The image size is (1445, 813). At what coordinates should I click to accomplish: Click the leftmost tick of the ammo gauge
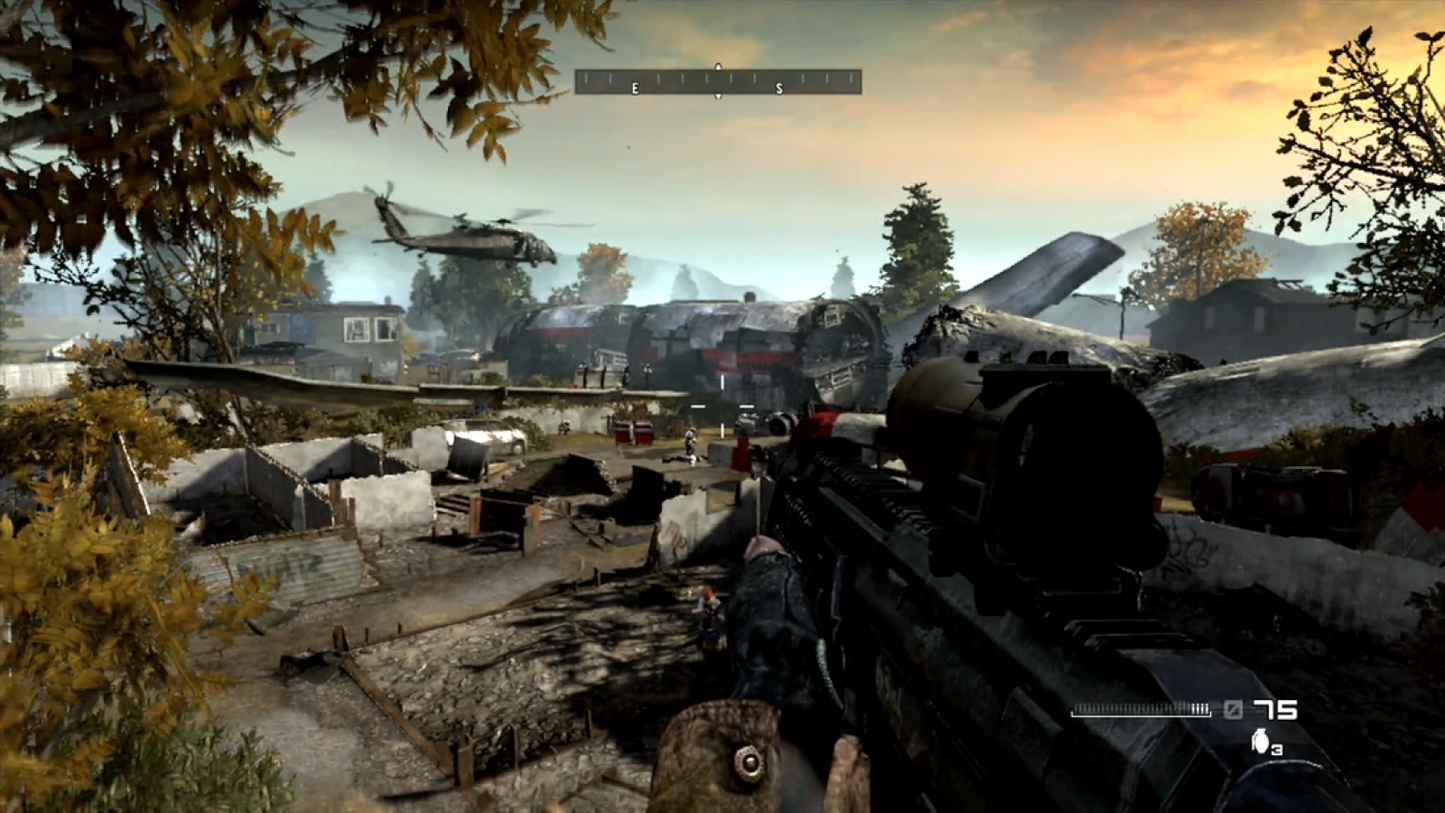[x=1077, y=710]
